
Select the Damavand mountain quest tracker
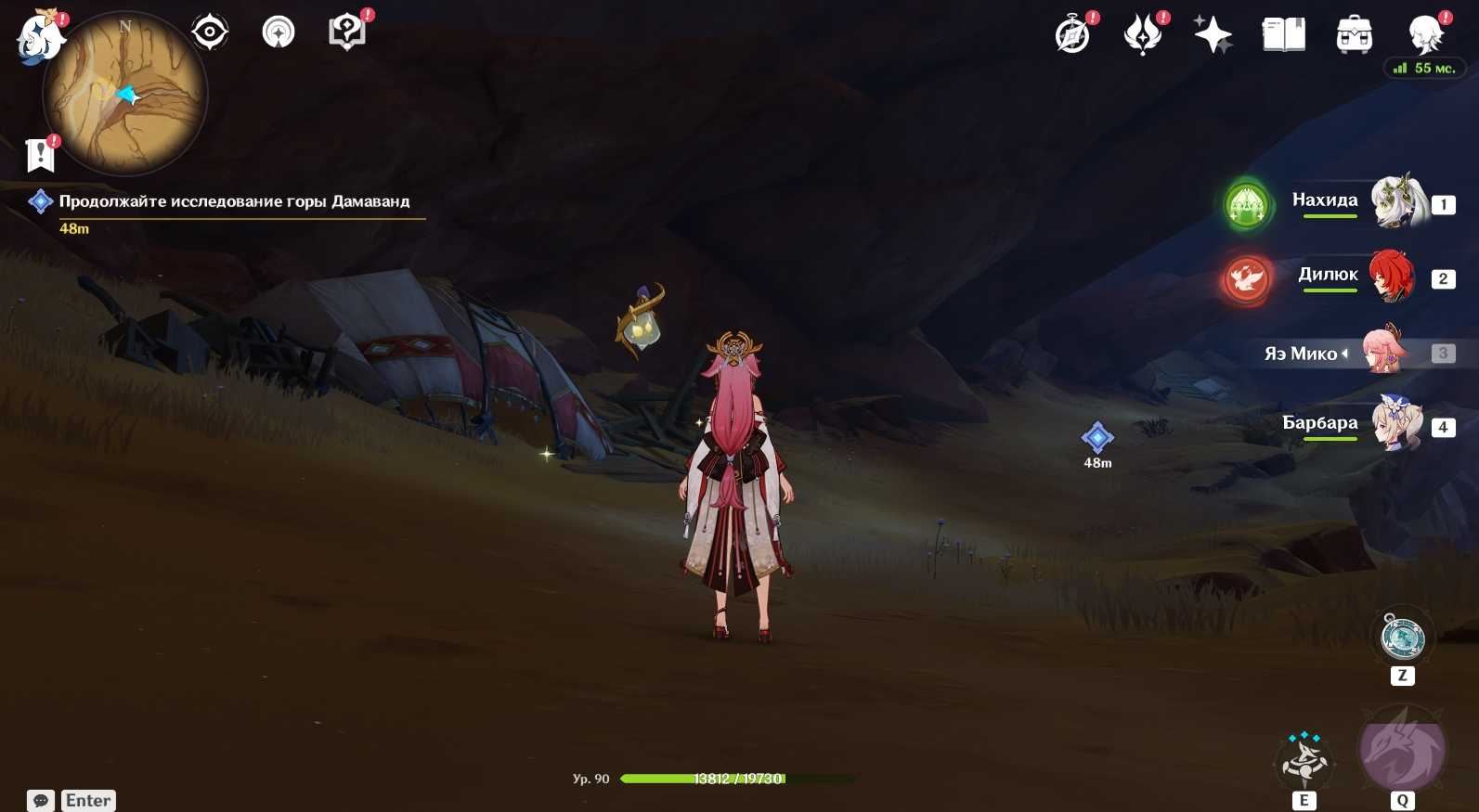234,201
